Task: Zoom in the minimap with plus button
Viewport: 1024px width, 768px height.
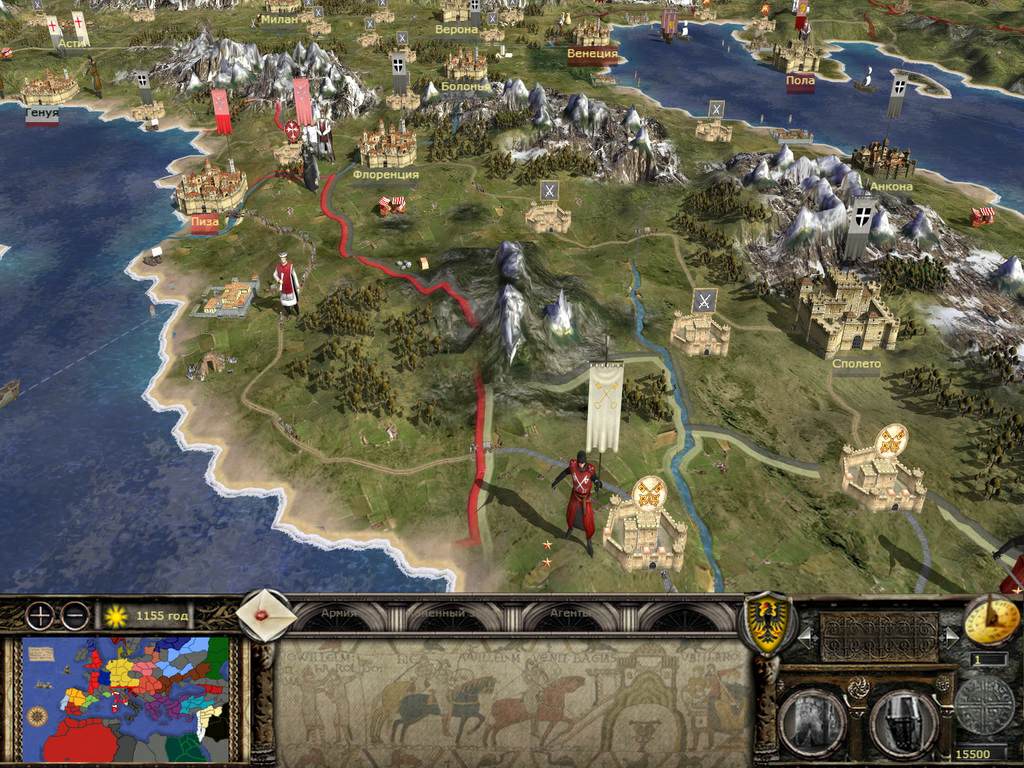Action: tap(40, 616)
